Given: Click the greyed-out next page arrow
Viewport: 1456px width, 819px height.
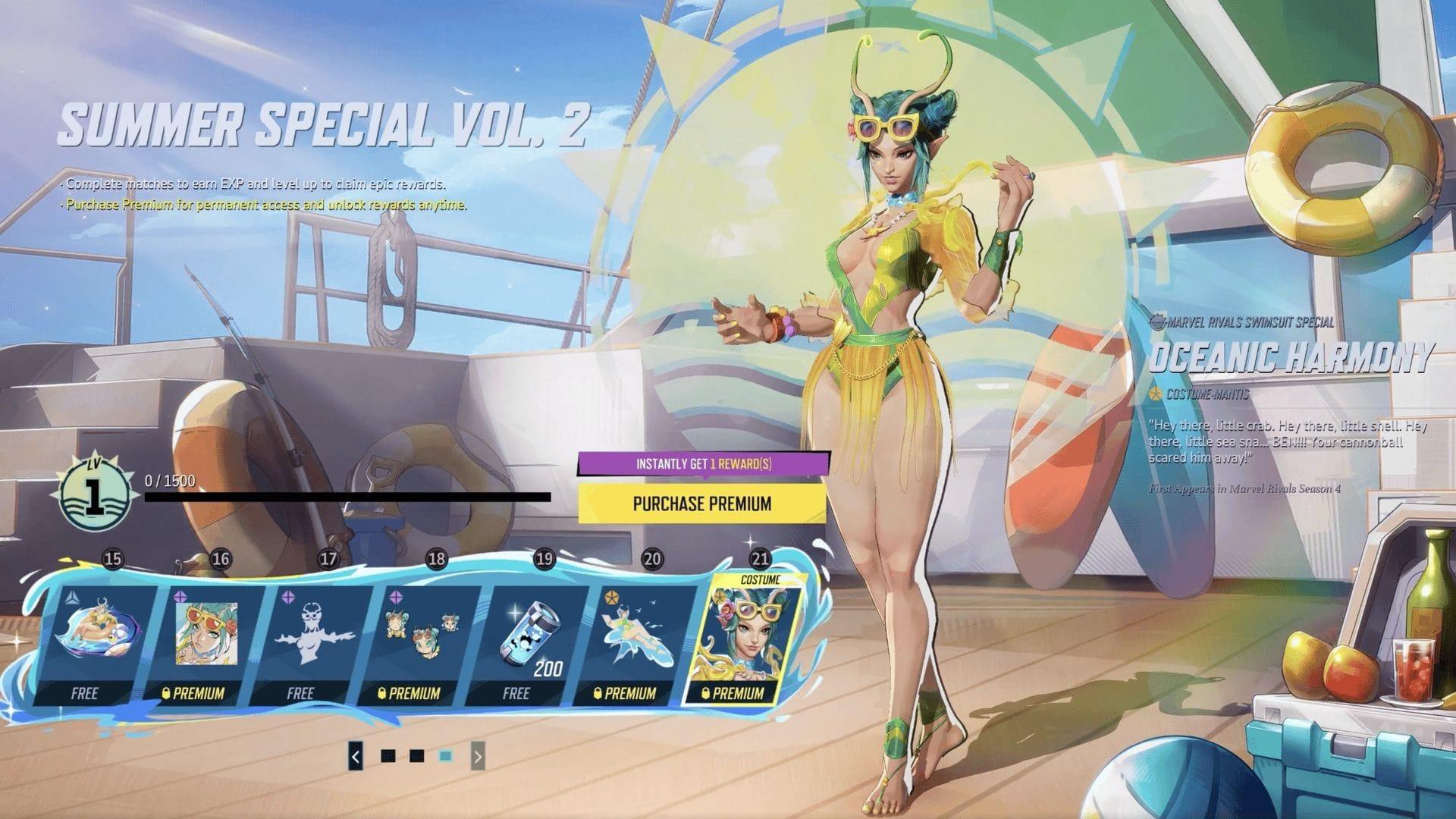Looking at the screenshot, I should tap(477, 756).
